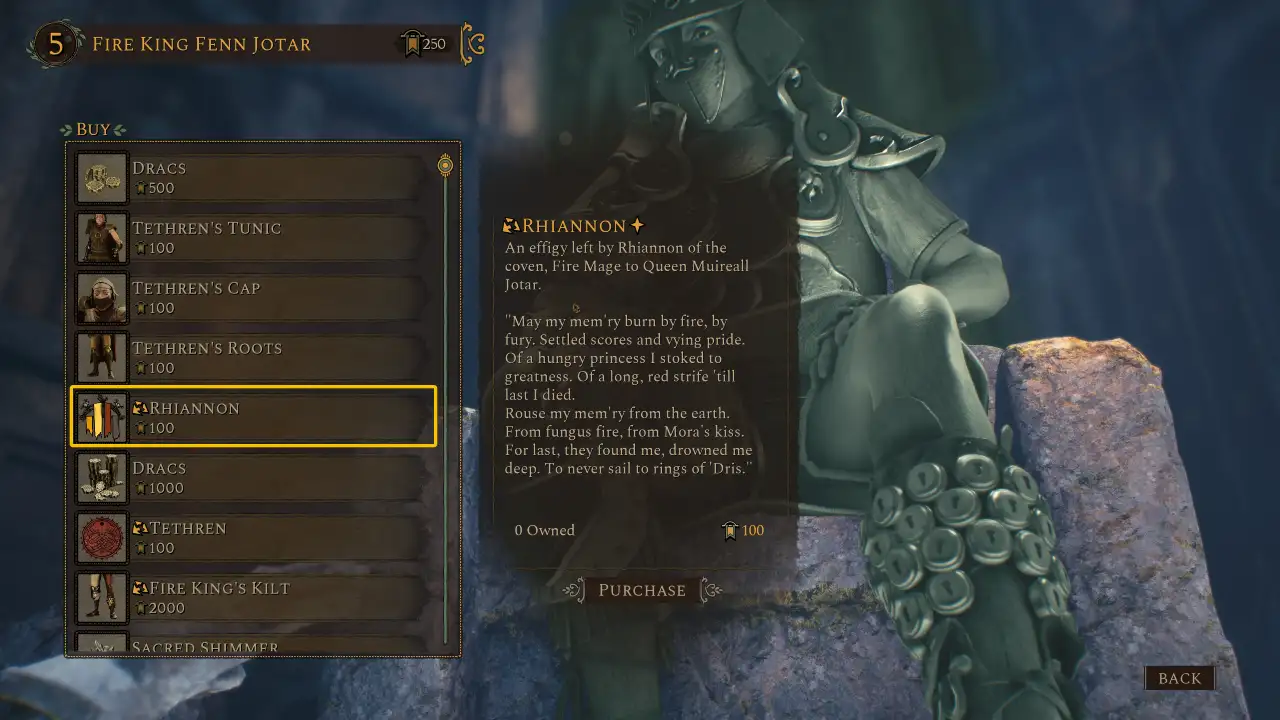1280x720 pixels.
Task: Select the highlighted Rhiannon list entry
Action: 253,417
